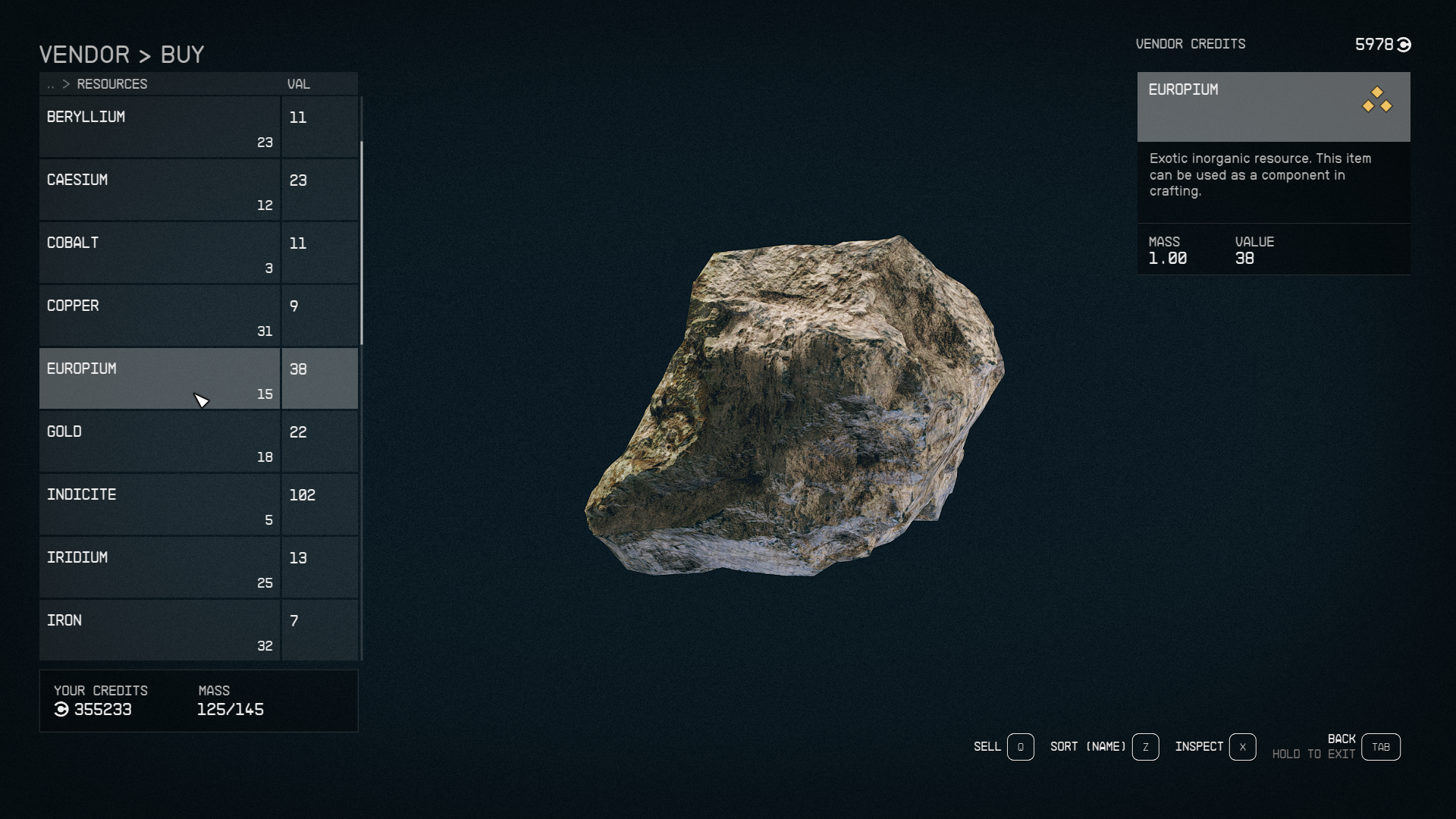Viewport: 1456px width, 819px height.
Task: Click the coin icon beside your credits
Action: [61, 710]
